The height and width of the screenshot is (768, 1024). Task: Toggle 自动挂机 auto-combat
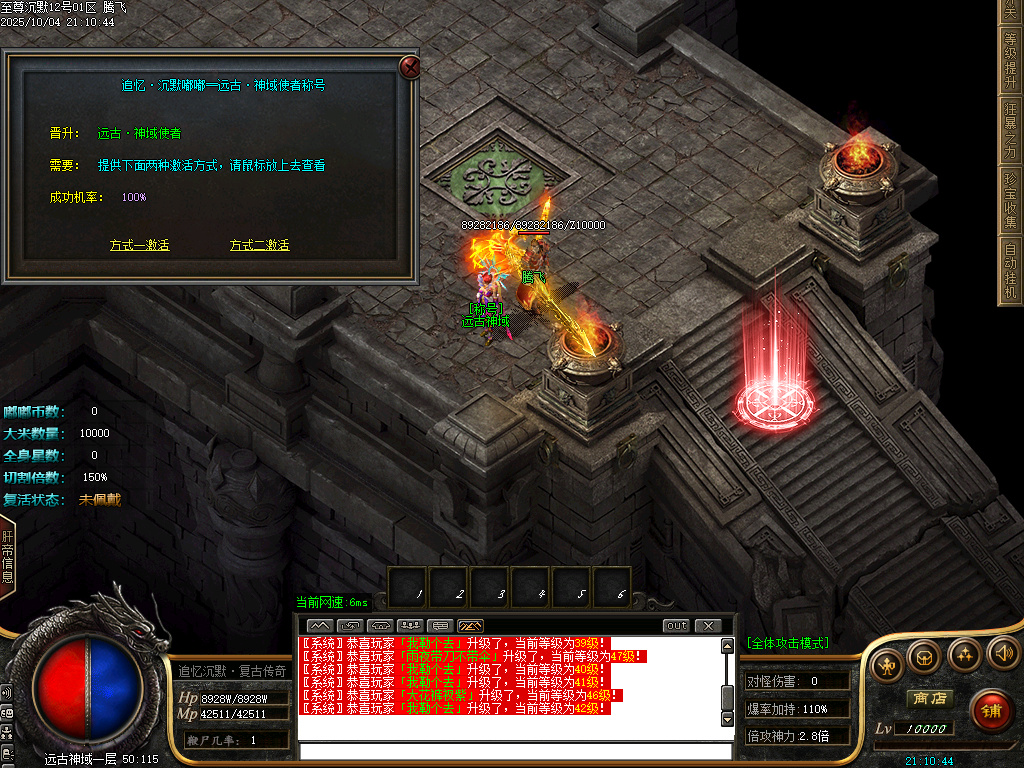point(1011,270)
